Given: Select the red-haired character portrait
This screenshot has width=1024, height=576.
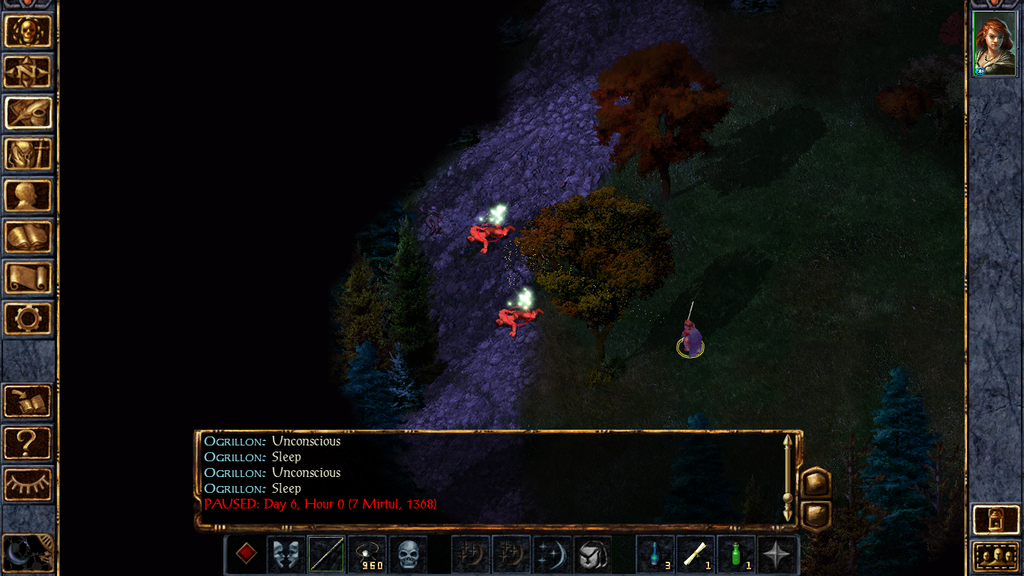Looking at the screenshot, I should pyautogui.click(x=995, y=47).
